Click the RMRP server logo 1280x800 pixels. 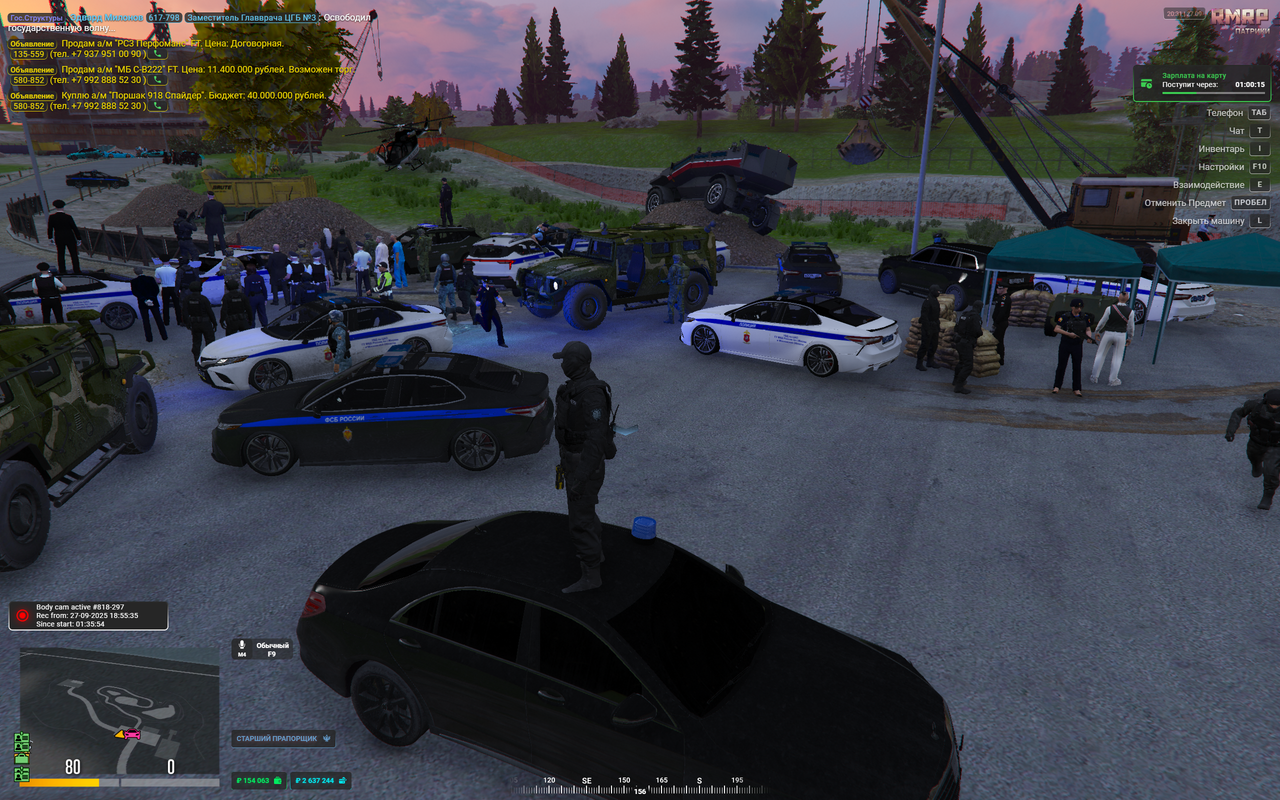1238,19
